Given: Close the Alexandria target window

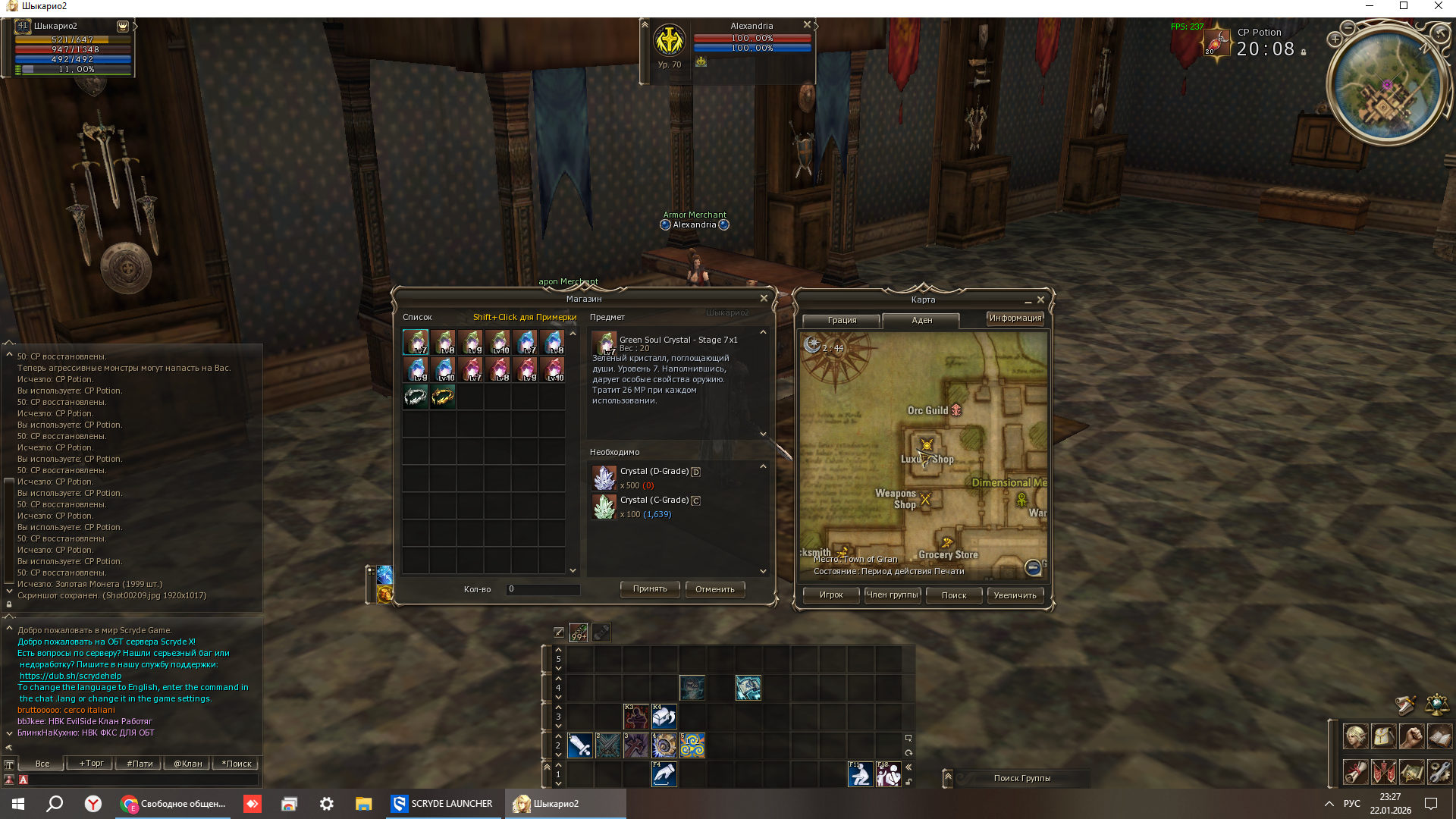Looking at the screenshot, I should (x=807, y=25).
